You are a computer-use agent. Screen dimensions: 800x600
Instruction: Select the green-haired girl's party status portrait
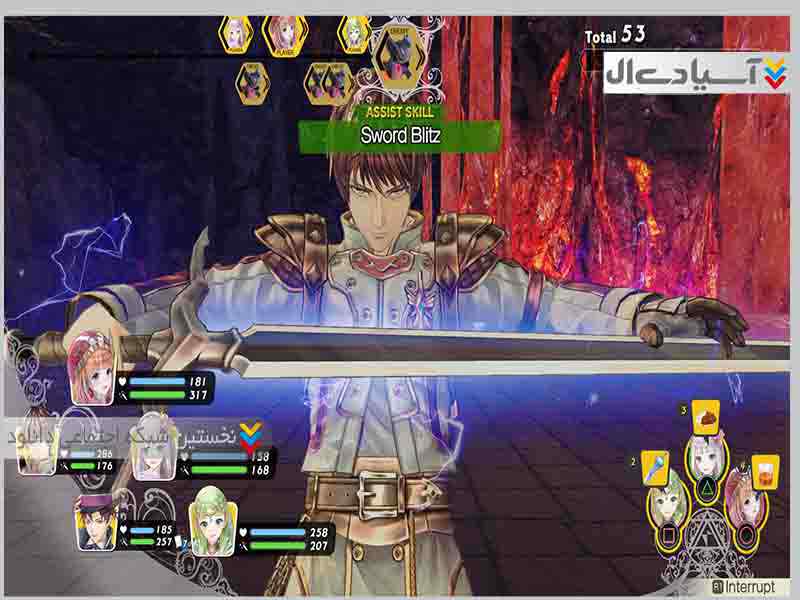coord(213,520)
